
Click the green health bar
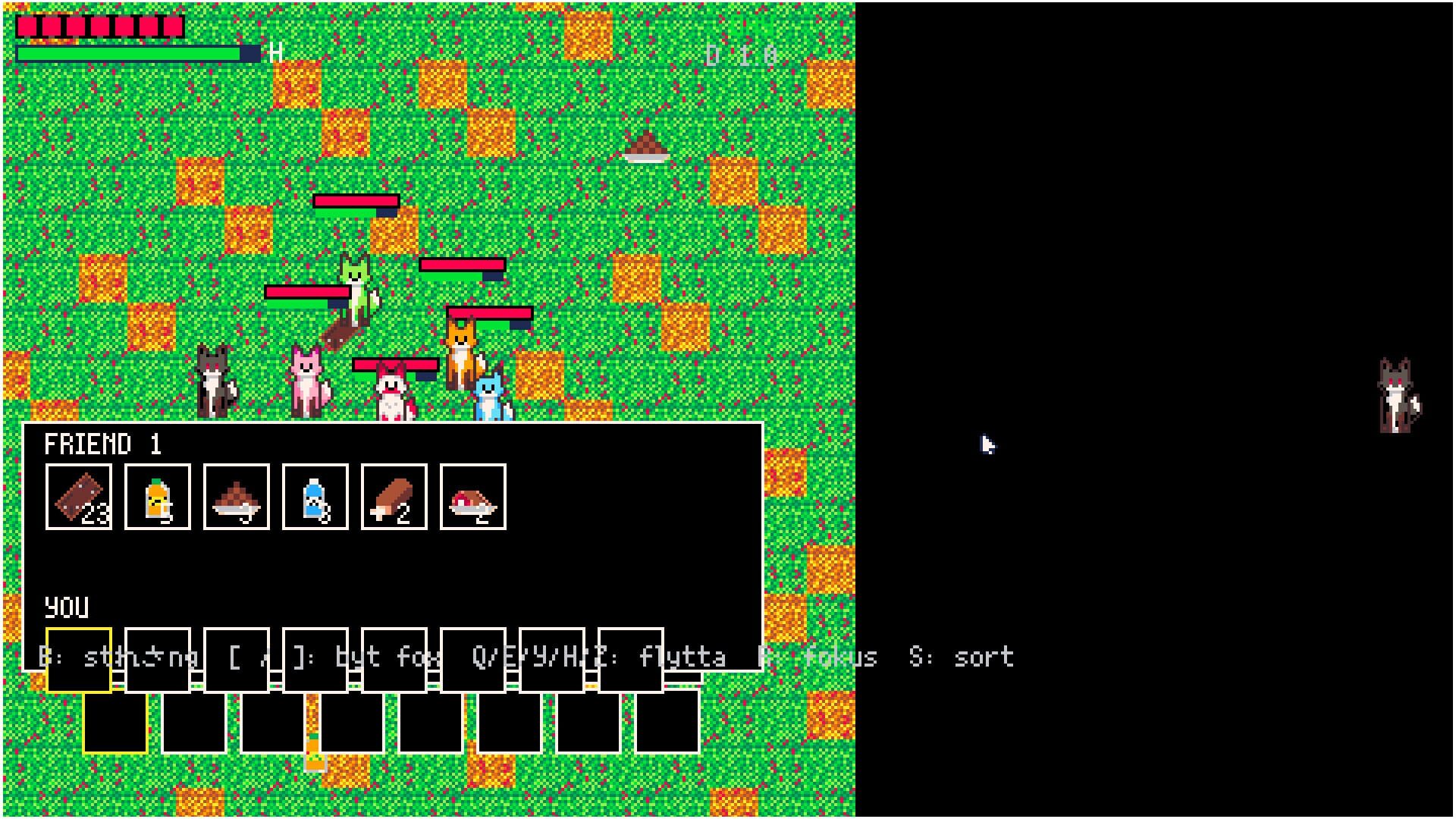pyautogui.click(x=129, y=54)
